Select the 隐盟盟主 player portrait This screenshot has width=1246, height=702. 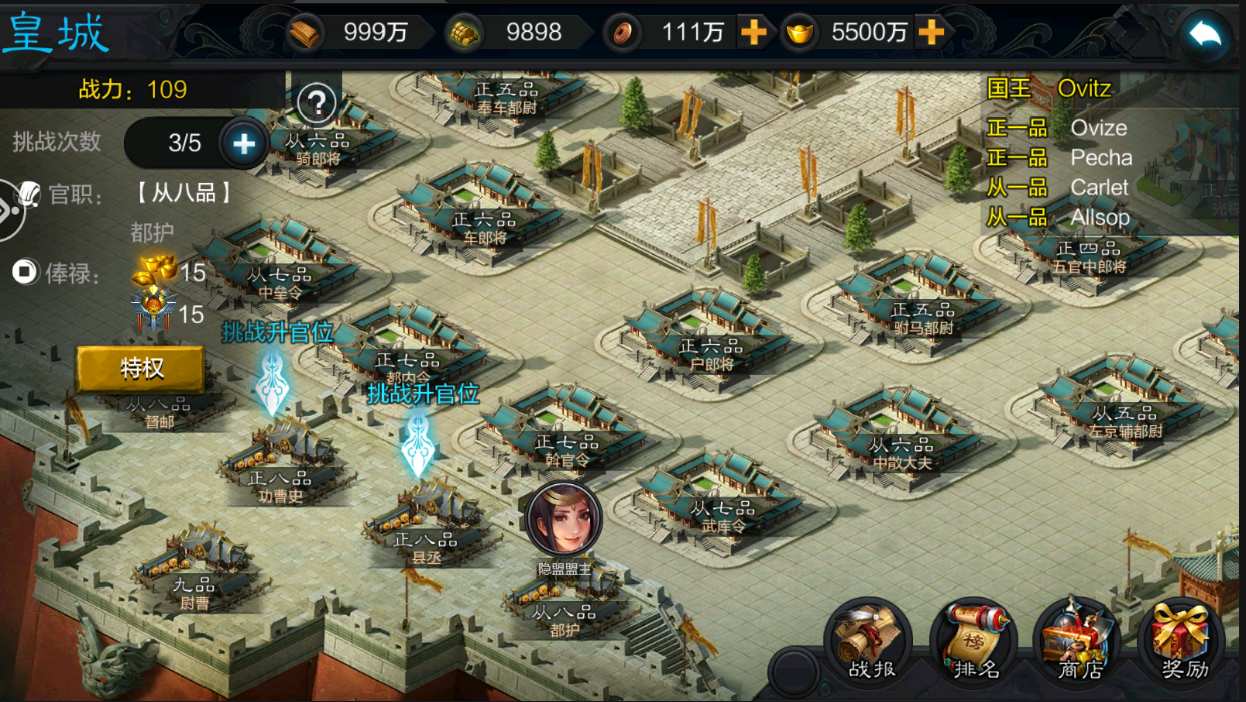(x=564, y=518)
